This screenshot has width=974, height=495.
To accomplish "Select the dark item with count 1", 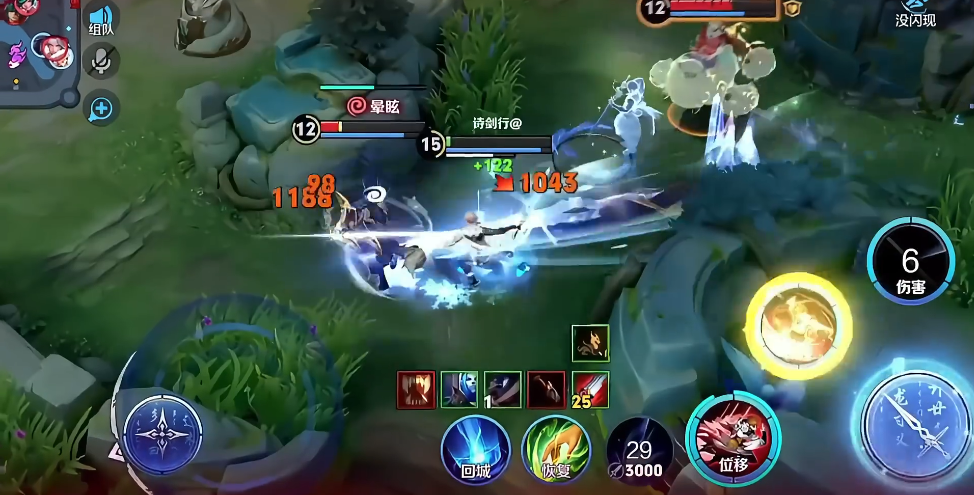I will click(503, 390).
